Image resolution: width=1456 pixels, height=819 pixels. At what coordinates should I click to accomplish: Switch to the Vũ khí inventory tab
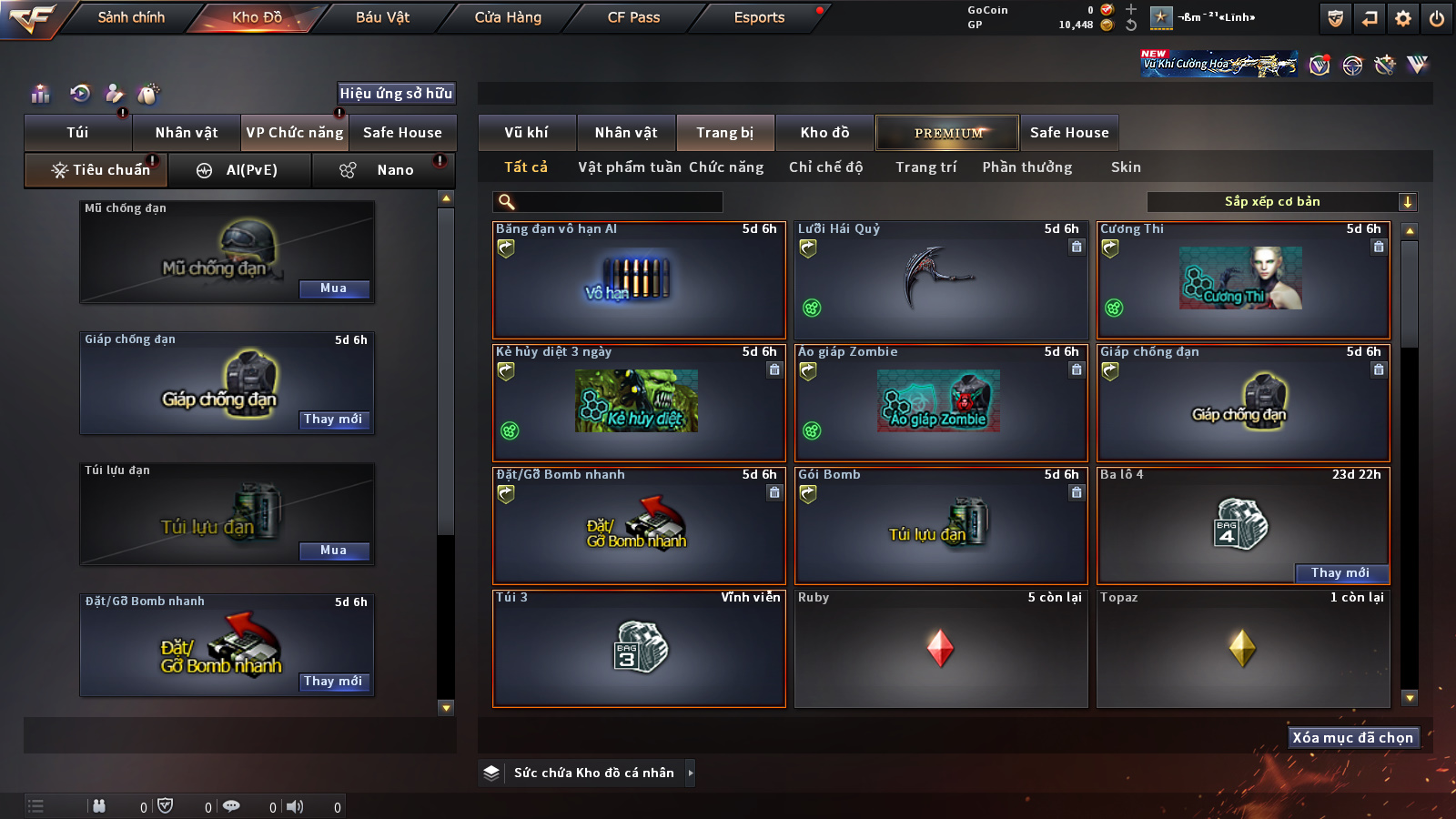click(x=527, y=133)
